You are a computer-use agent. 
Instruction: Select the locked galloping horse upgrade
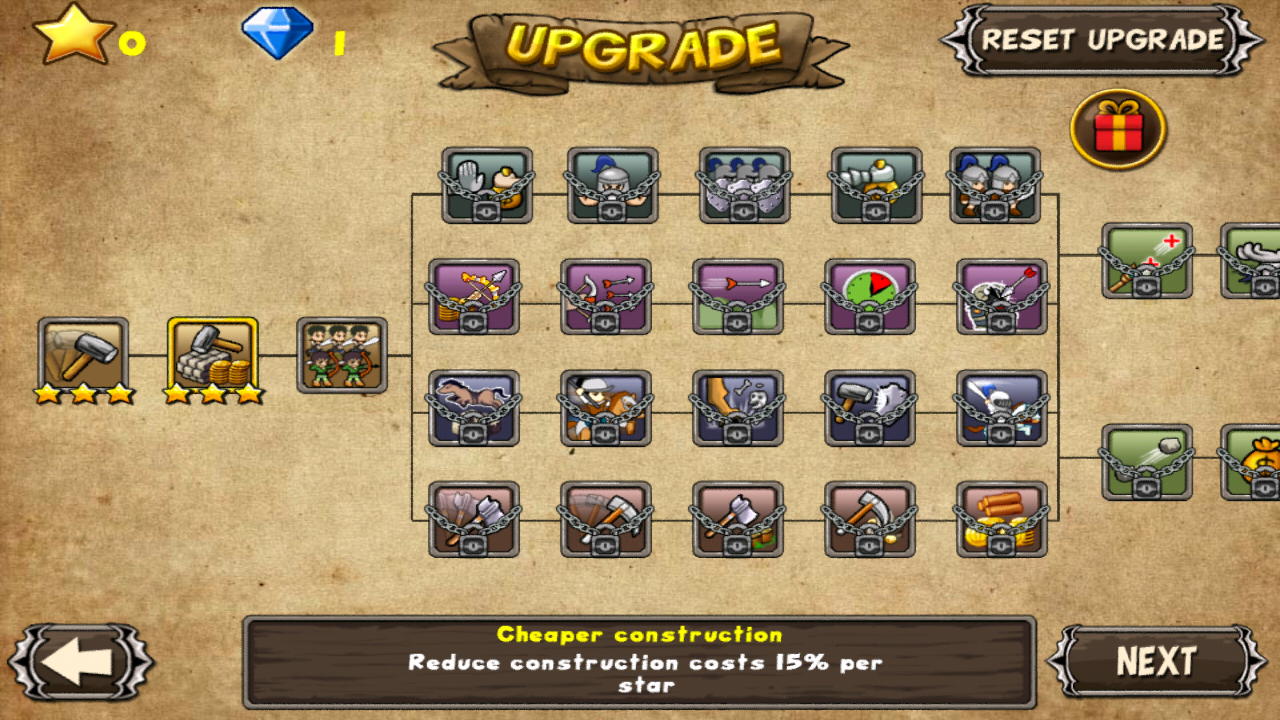pos(472,405)
